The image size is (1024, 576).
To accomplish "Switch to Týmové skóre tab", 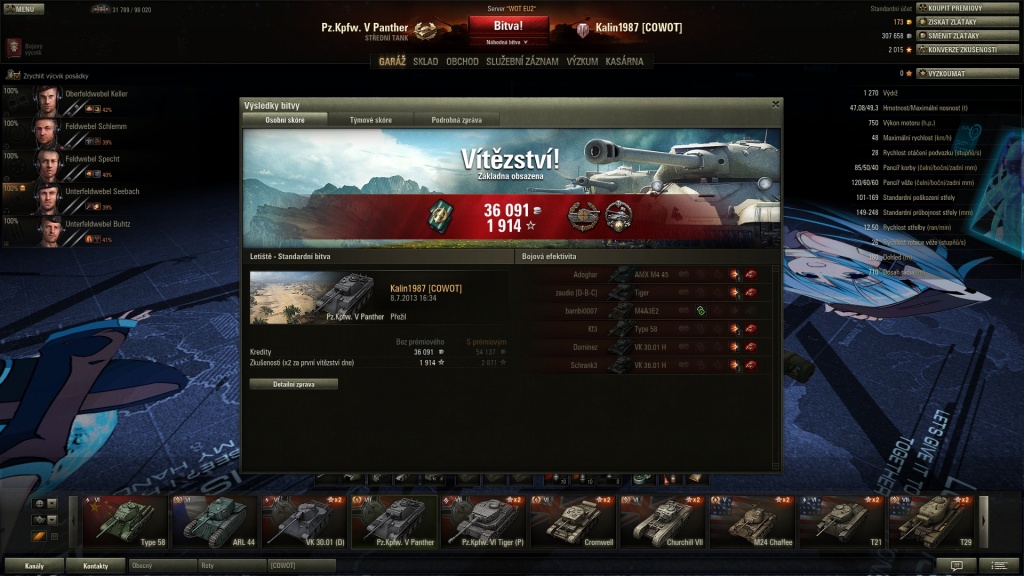I will [370, 120].
